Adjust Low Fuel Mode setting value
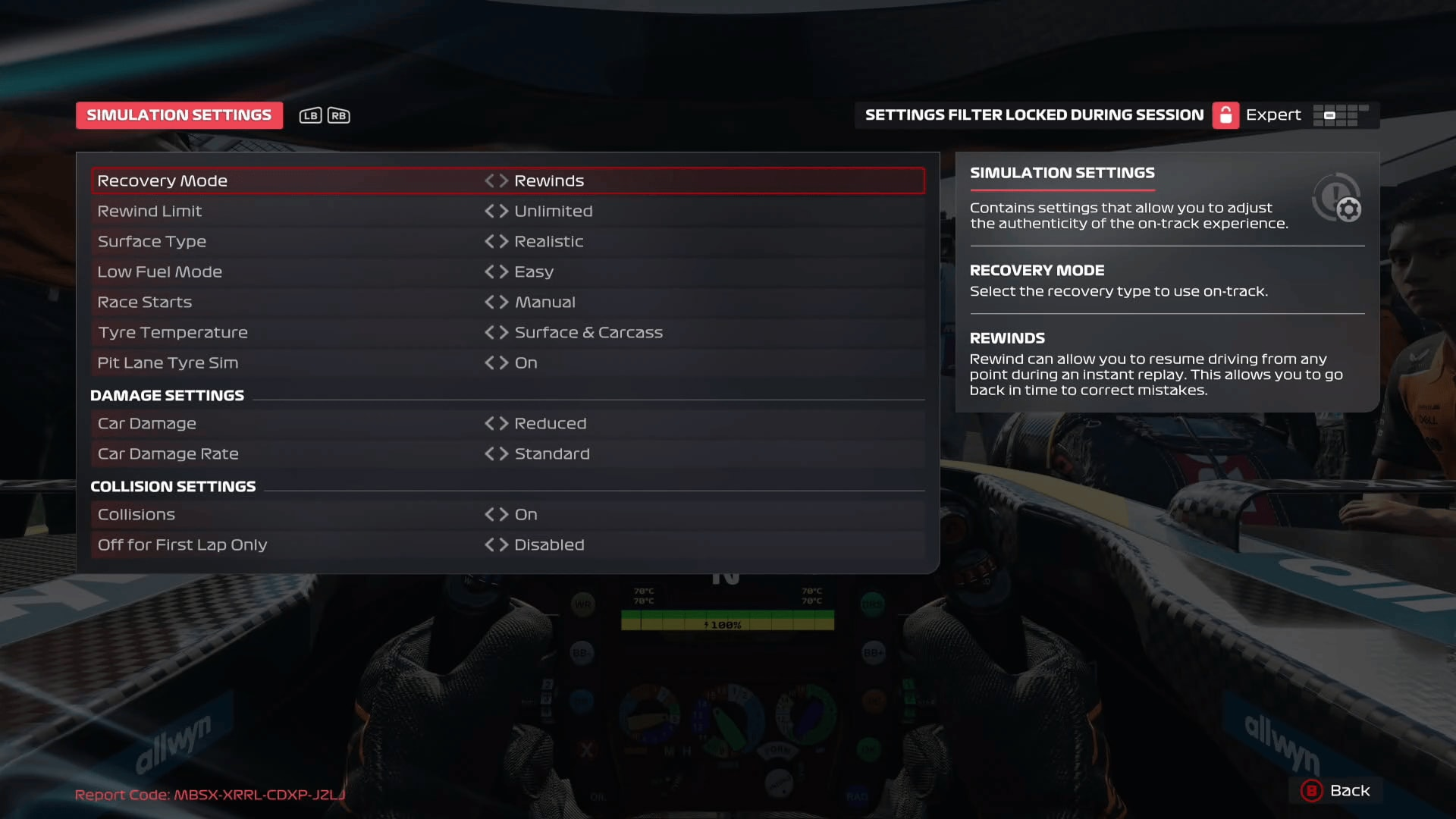 pos(504,271)
